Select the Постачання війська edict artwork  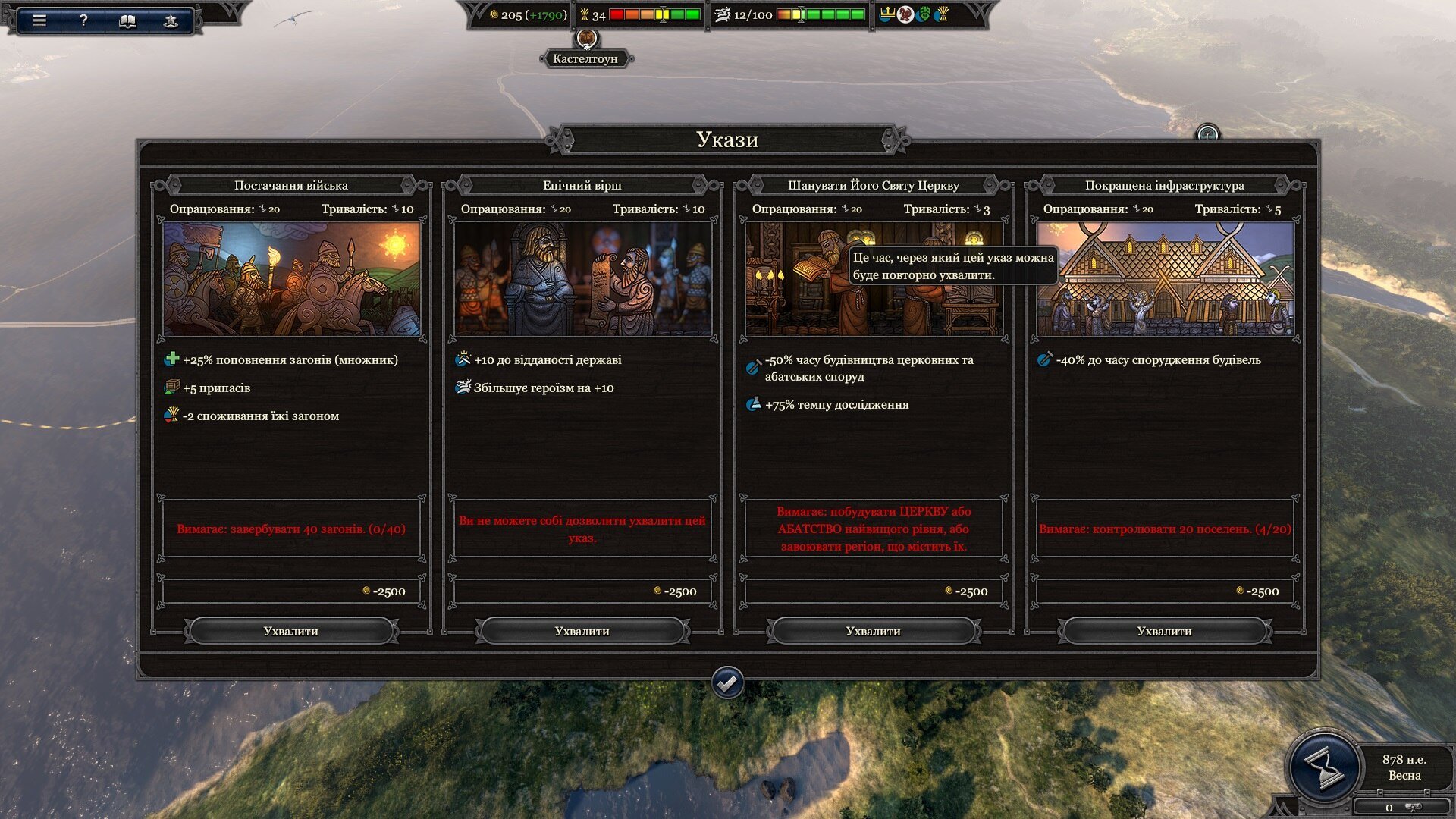coord(292,279)
